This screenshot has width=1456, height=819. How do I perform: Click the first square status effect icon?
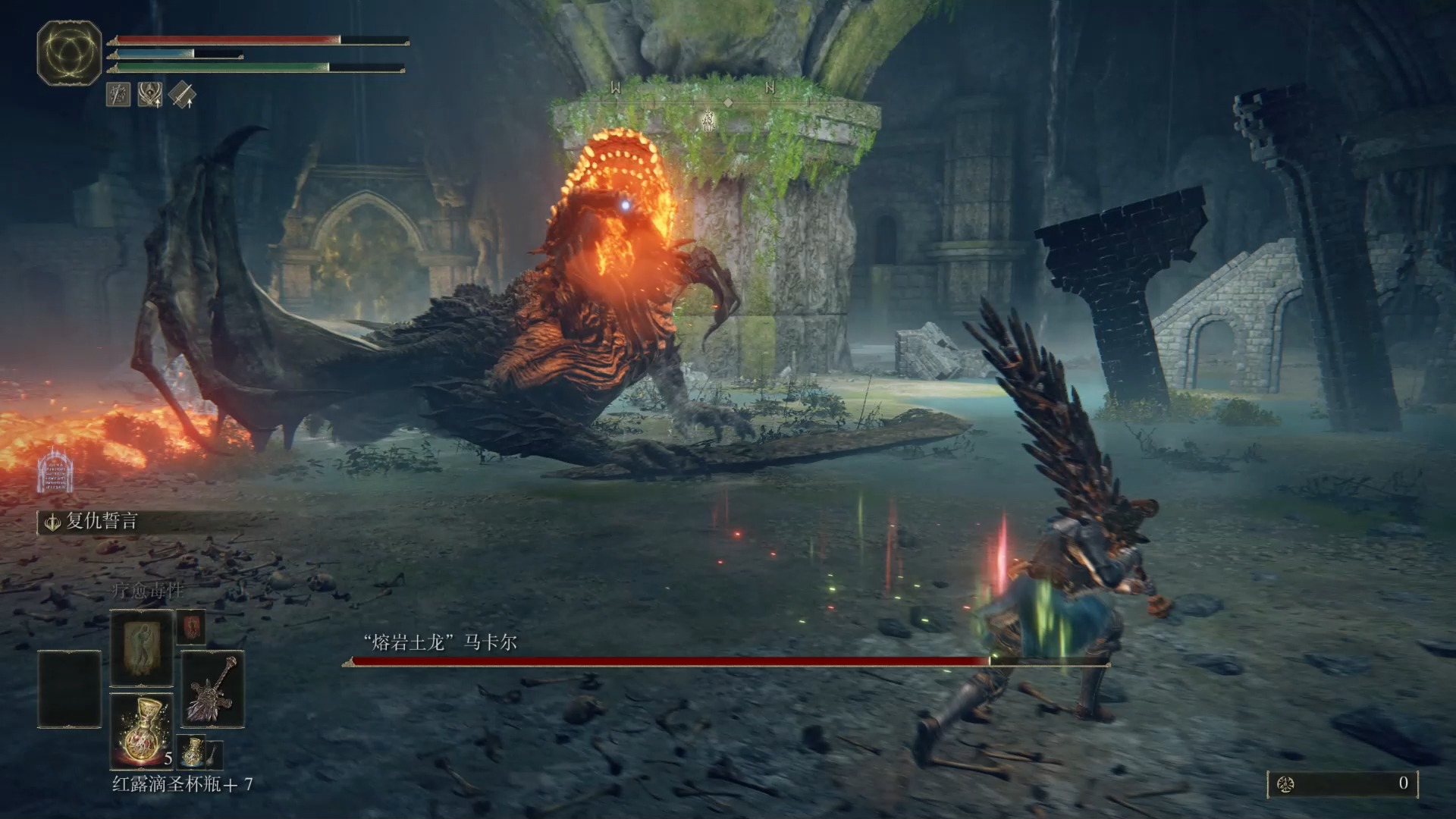tap(118, 95)
